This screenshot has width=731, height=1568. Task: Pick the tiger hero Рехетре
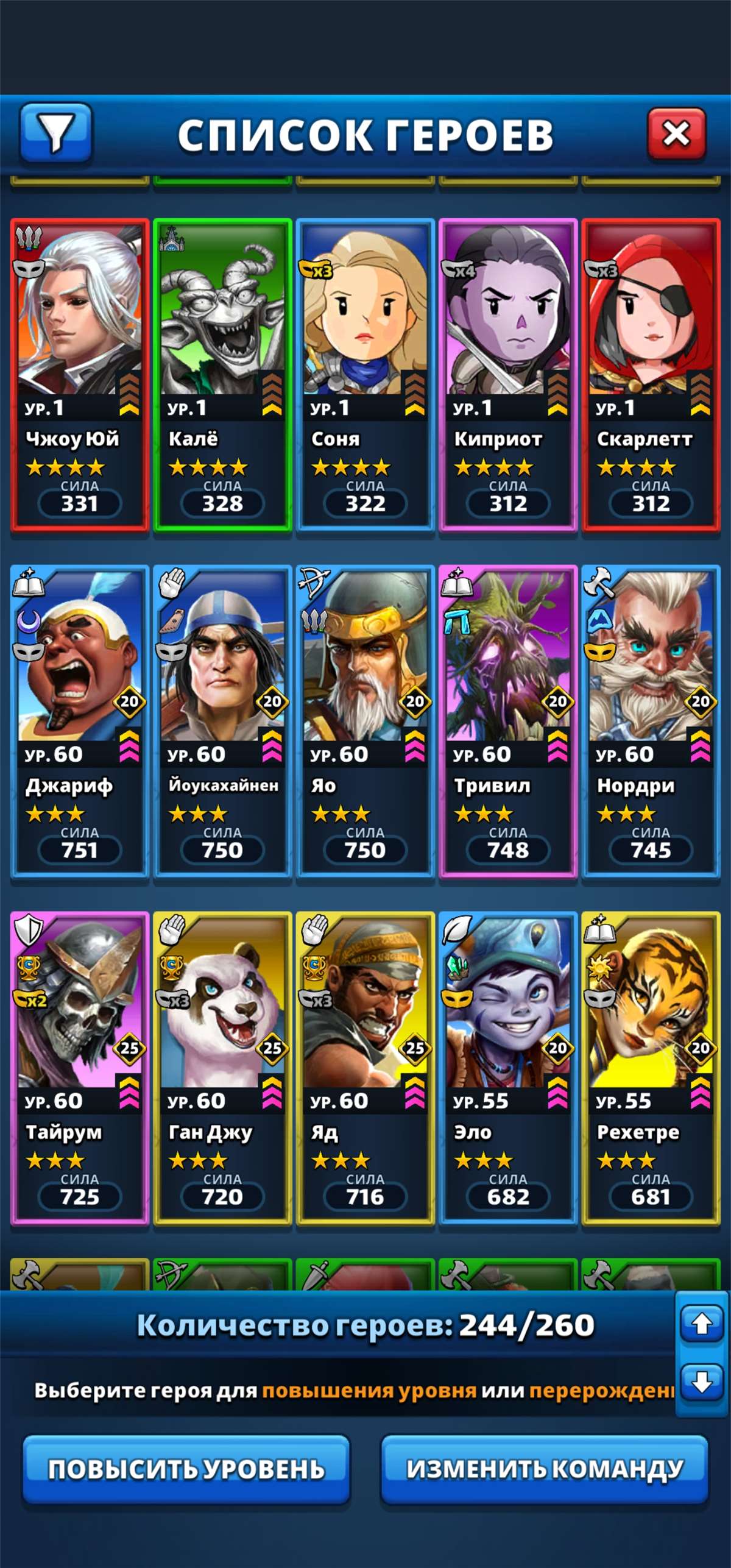651,1068
